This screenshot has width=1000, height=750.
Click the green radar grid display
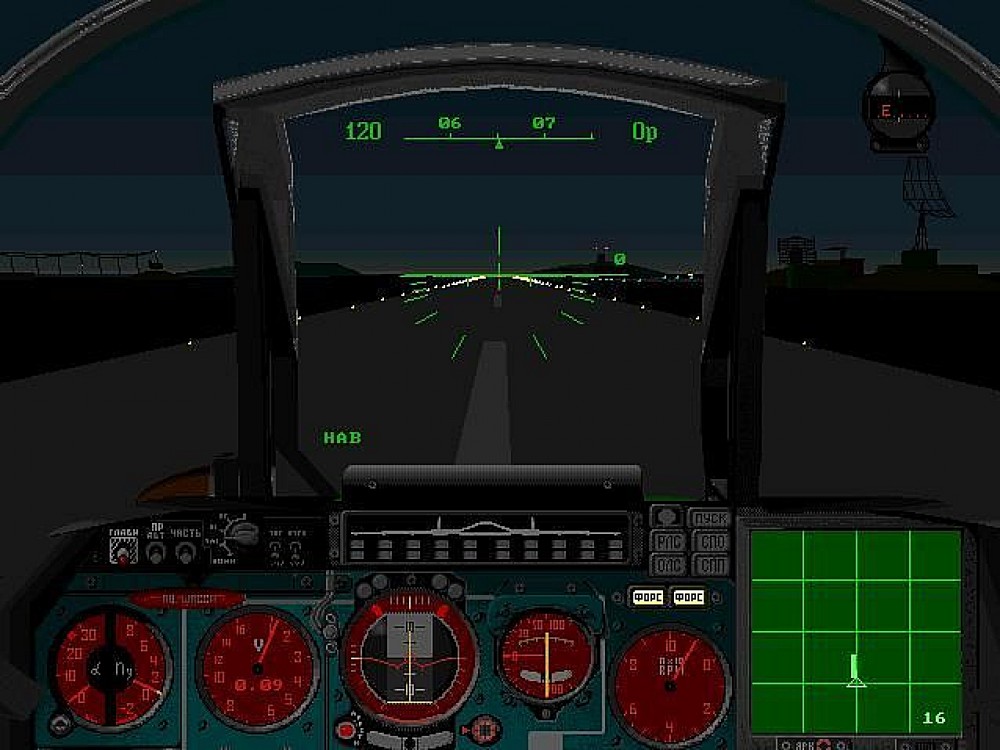855,632
